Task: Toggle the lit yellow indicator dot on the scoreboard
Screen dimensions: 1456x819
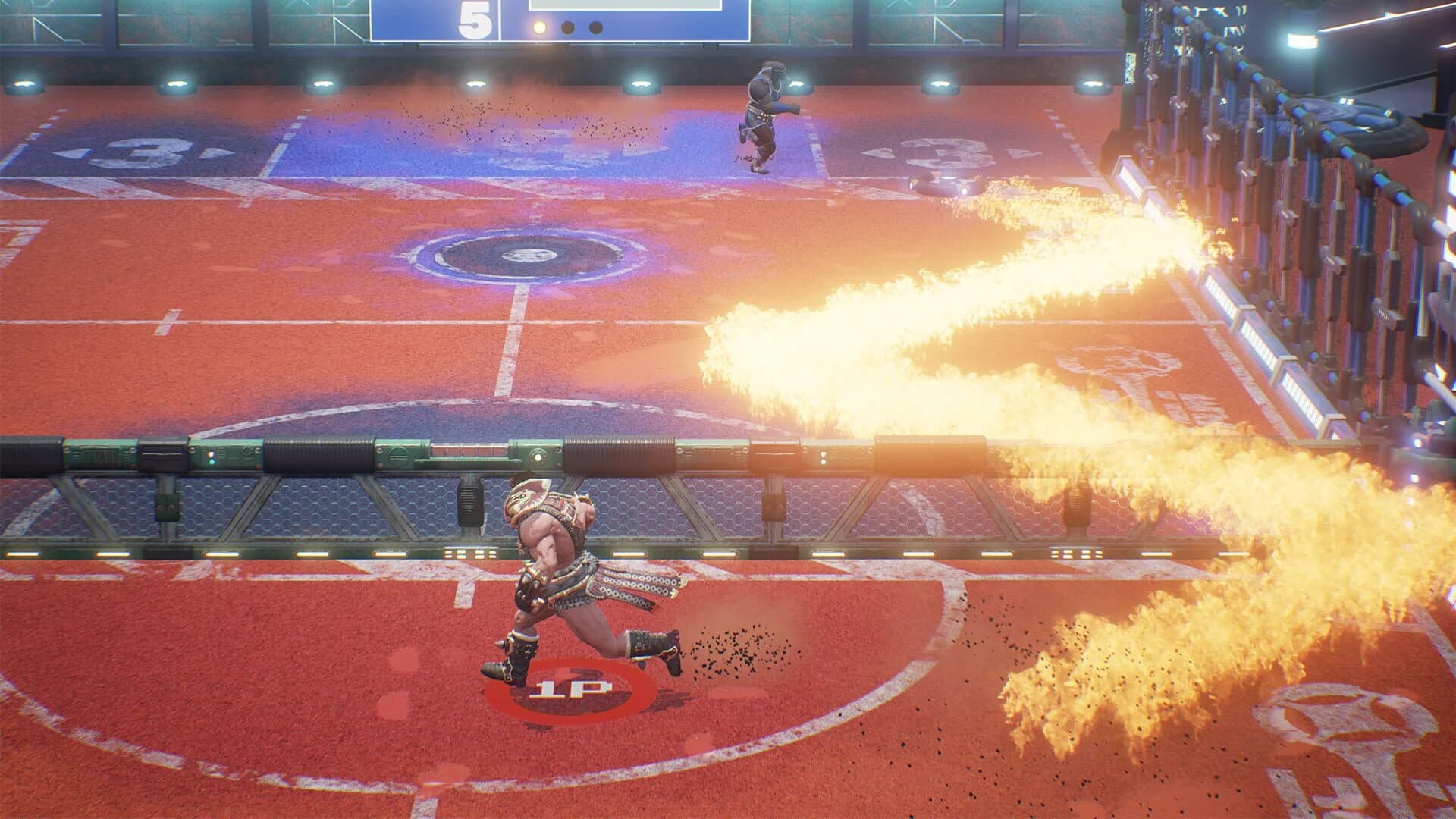Action: coord(538,28)
